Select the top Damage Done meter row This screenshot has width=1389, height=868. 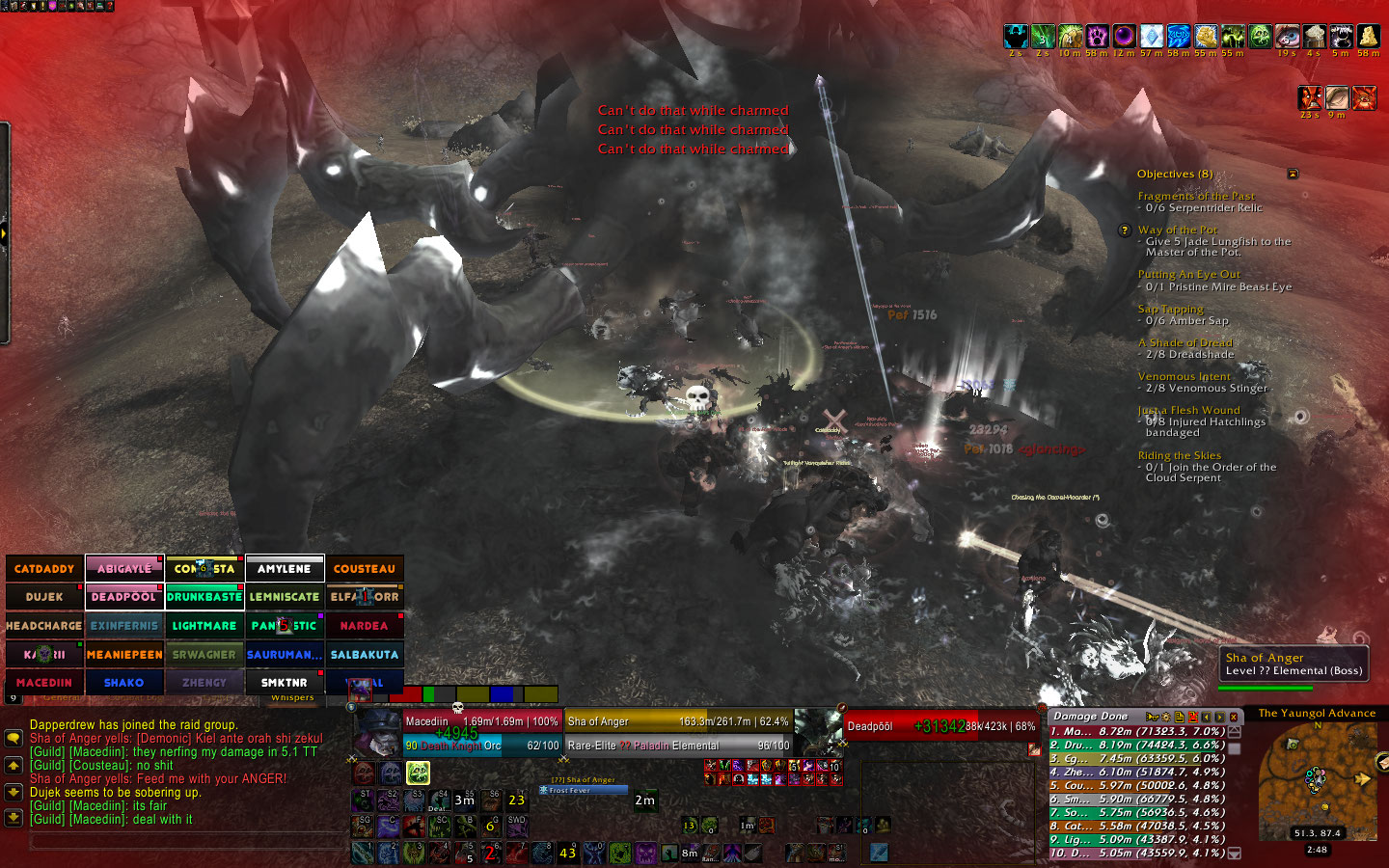tap(1136, 731)
